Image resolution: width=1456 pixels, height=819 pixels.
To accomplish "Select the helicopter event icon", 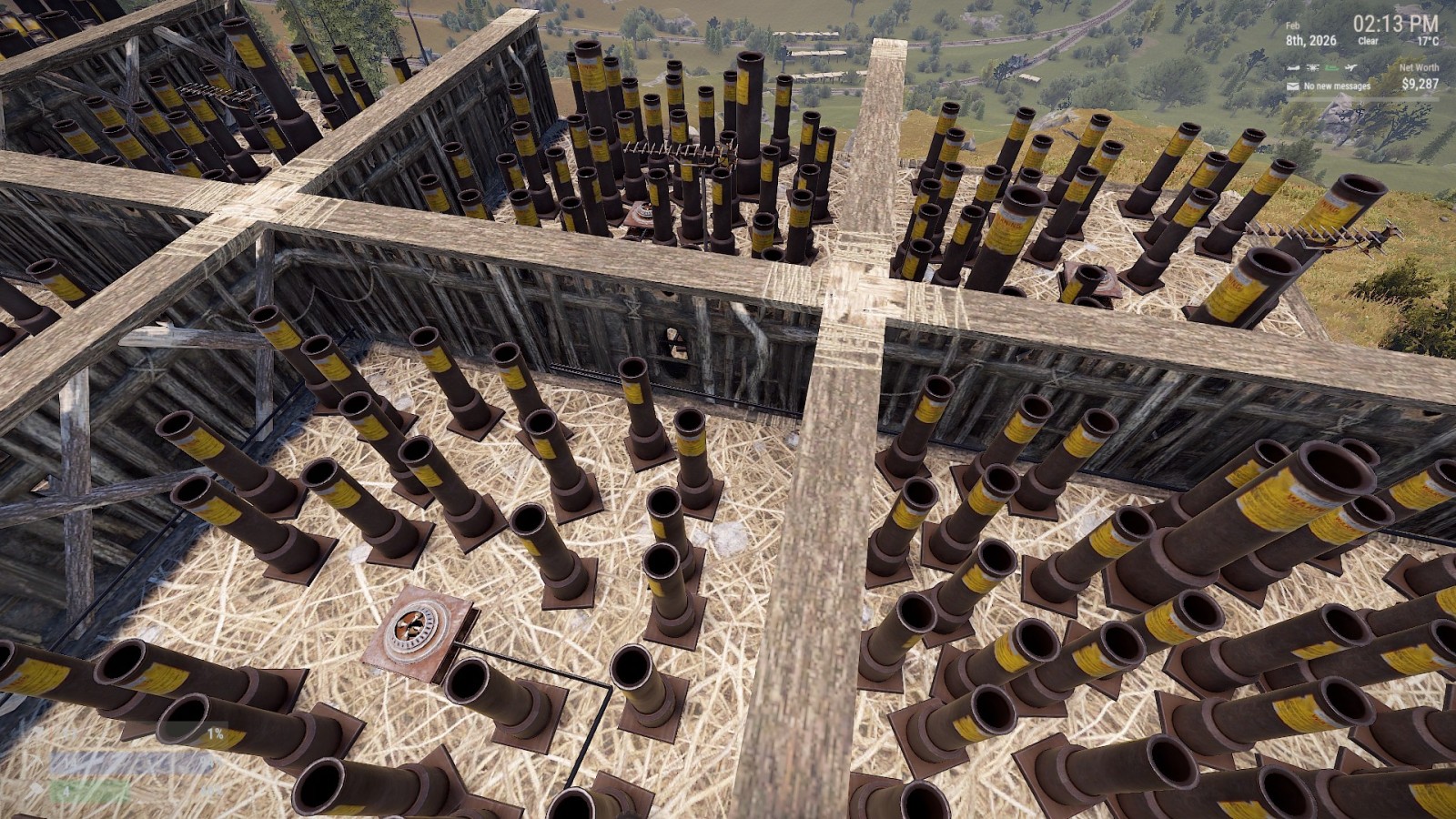I will 1313,67.
